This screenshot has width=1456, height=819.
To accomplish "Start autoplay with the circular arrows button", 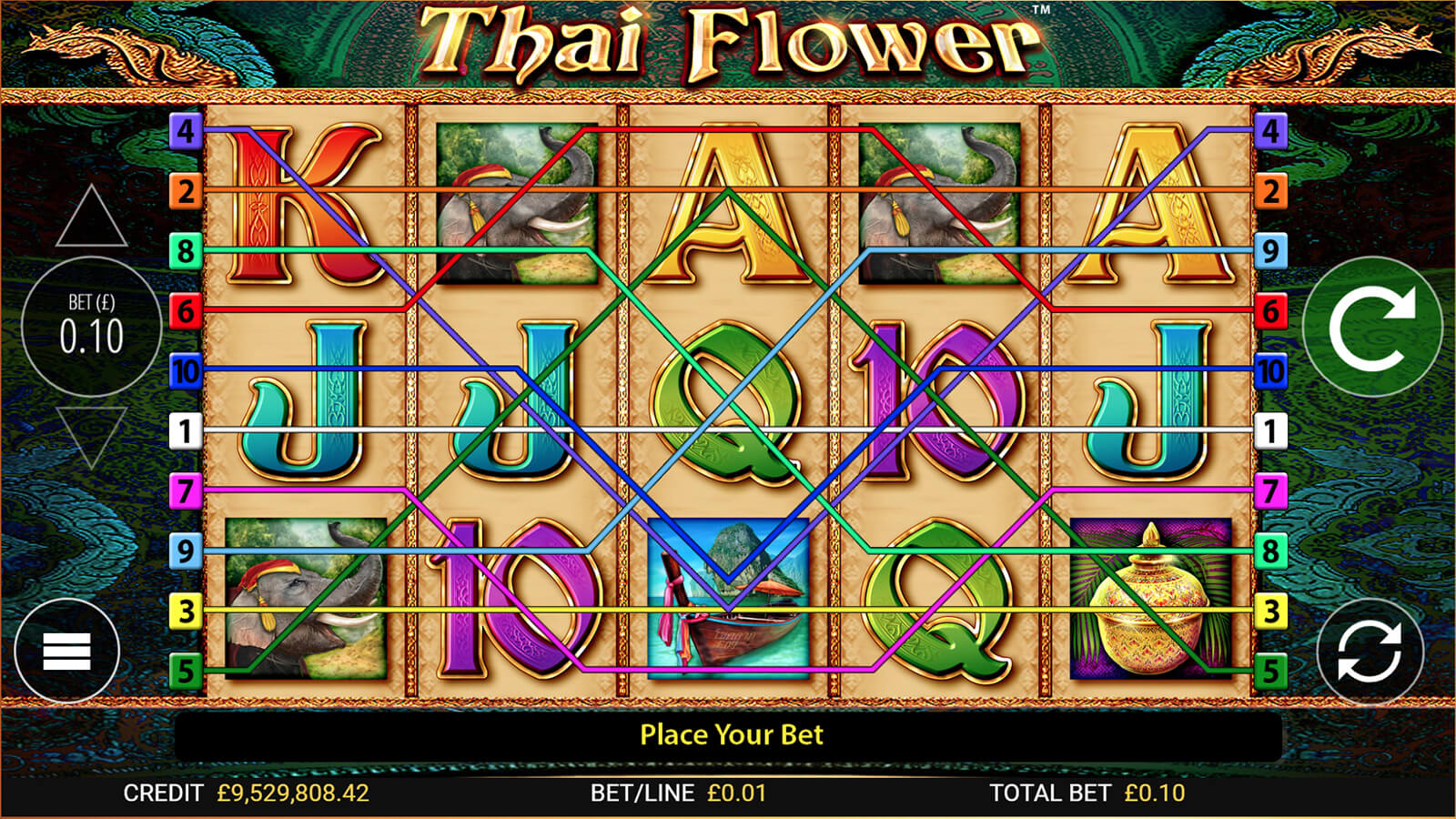I will point(1369,652).
